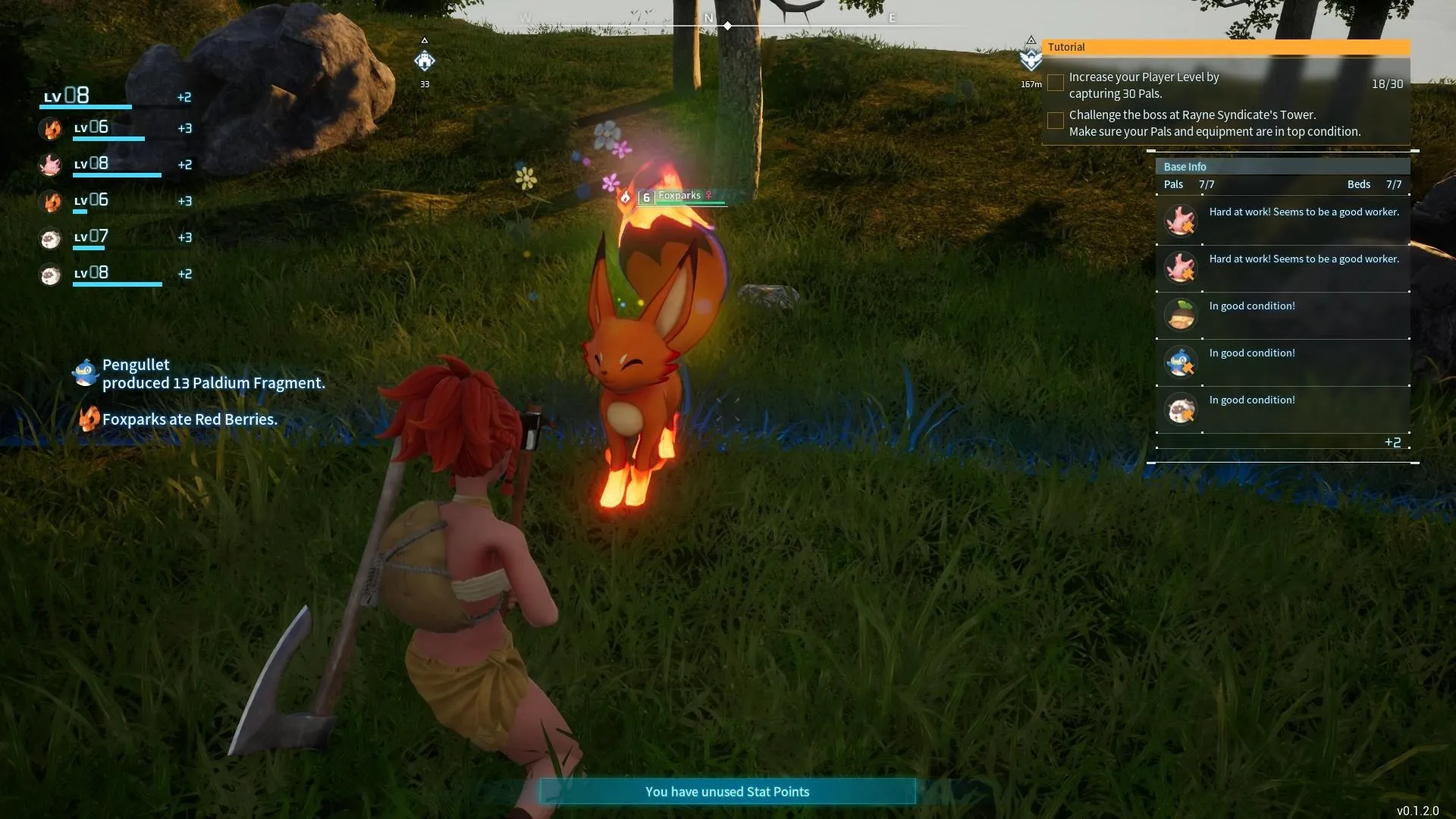The height and width of the screenshot is (819, 1456).
Task: Click the player level LV08 indicator
Action: tap(67, 96)
